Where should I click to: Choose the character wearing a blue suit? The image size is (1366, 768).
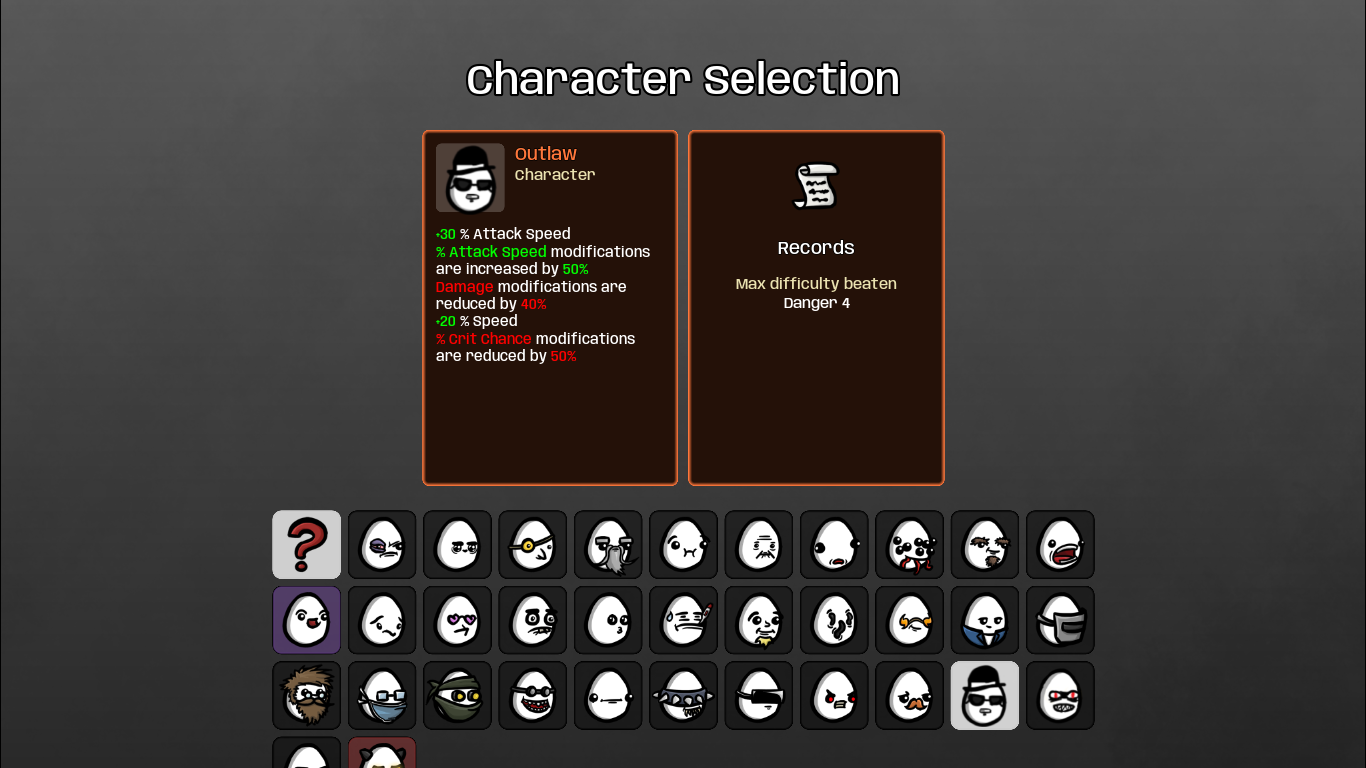(984, 620)
